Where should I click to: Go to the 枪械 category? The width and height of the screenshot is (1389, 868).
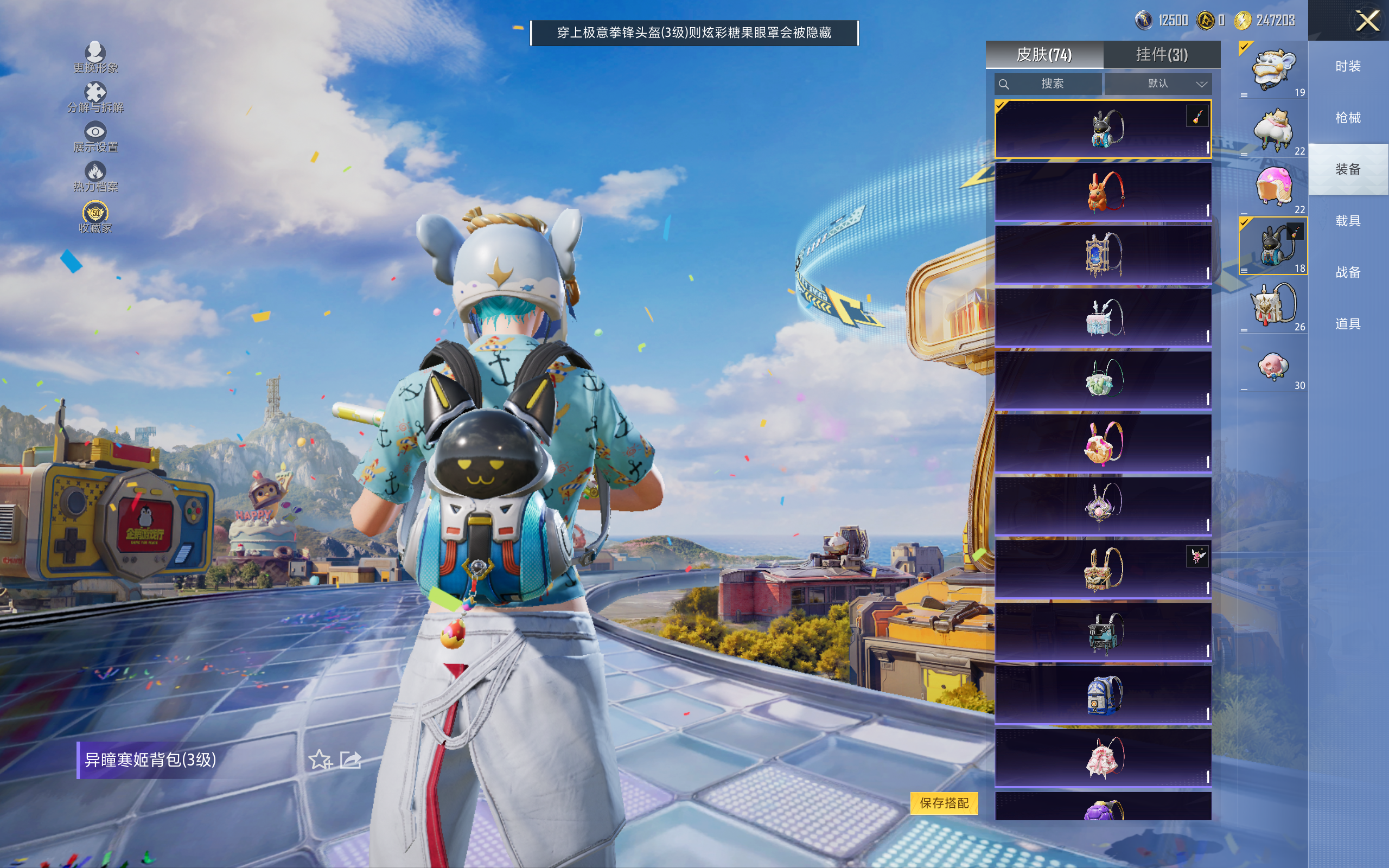point(1348,118)
